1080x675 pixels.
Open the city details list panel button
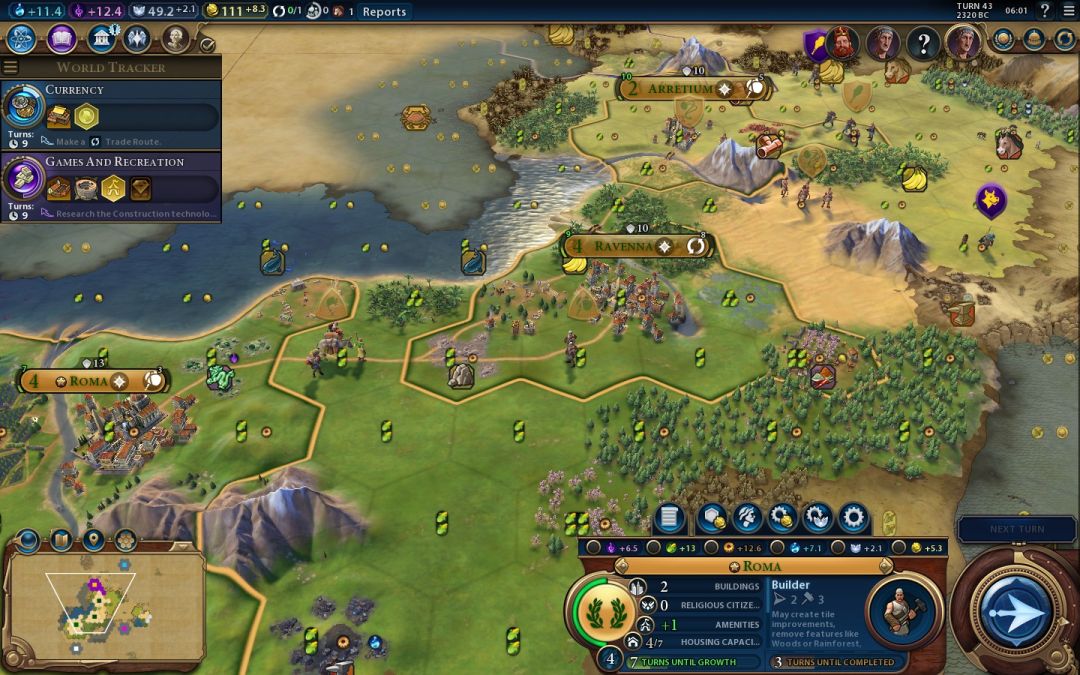tap(670, 518)
